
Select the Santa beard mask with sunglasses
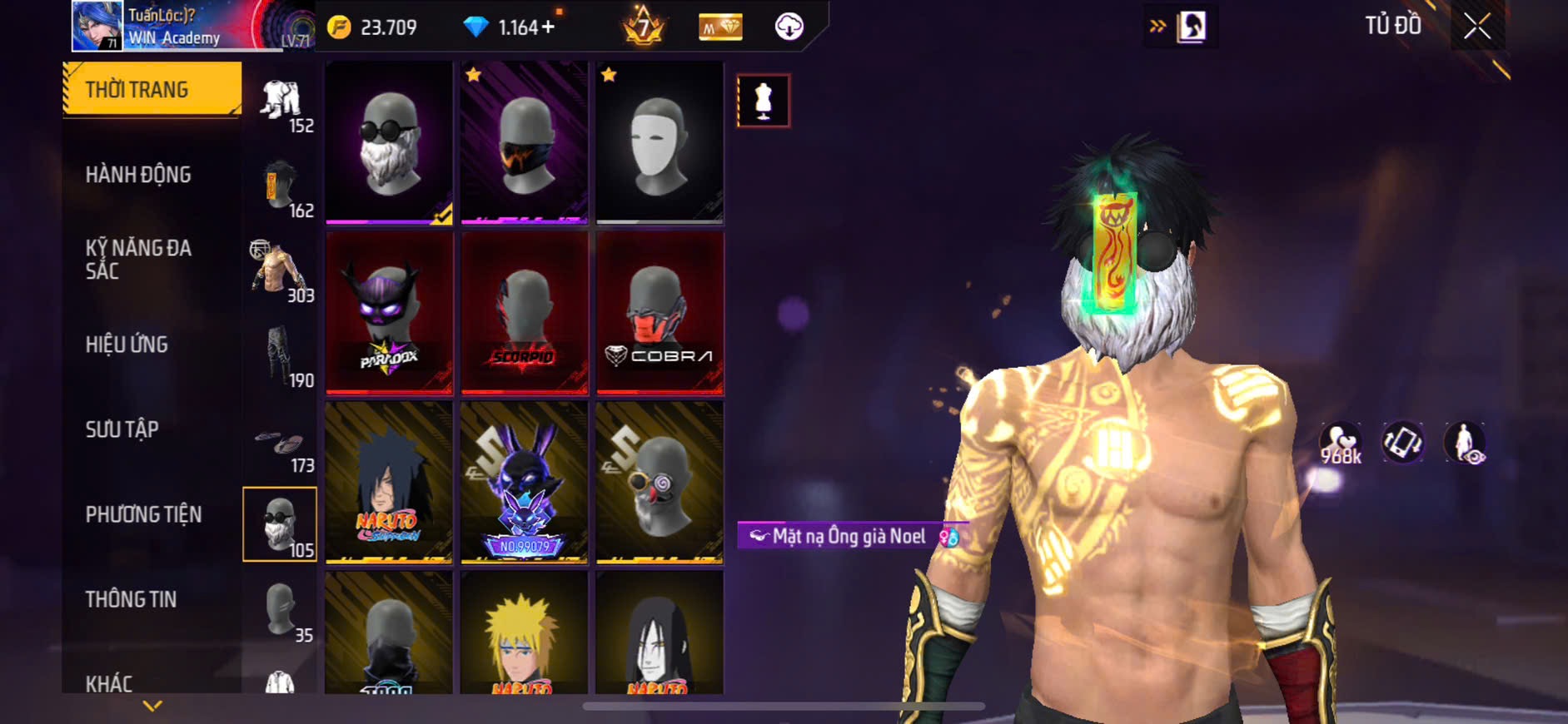389,141
